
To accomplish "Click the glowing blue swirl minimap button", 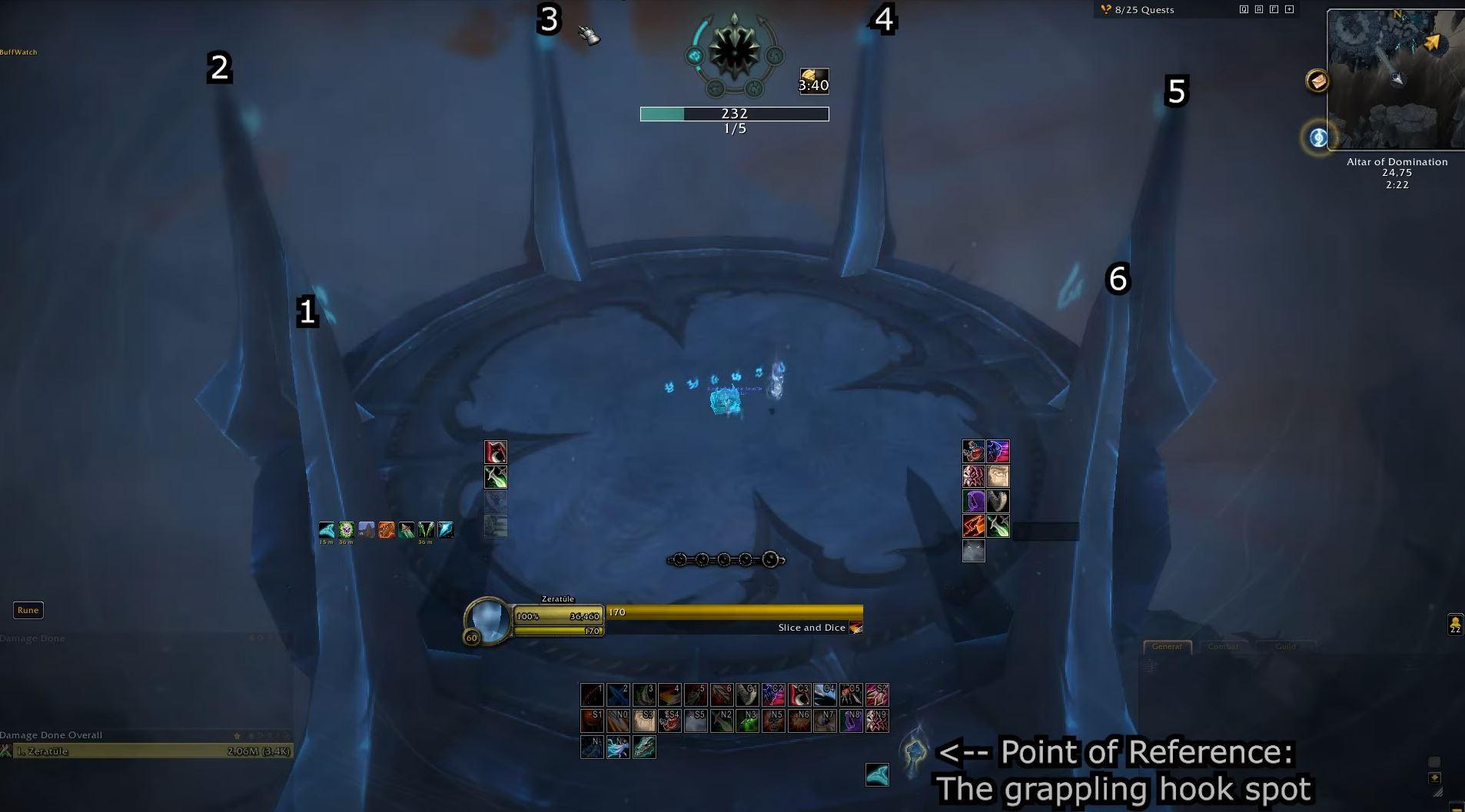I will pos(1318,138).
